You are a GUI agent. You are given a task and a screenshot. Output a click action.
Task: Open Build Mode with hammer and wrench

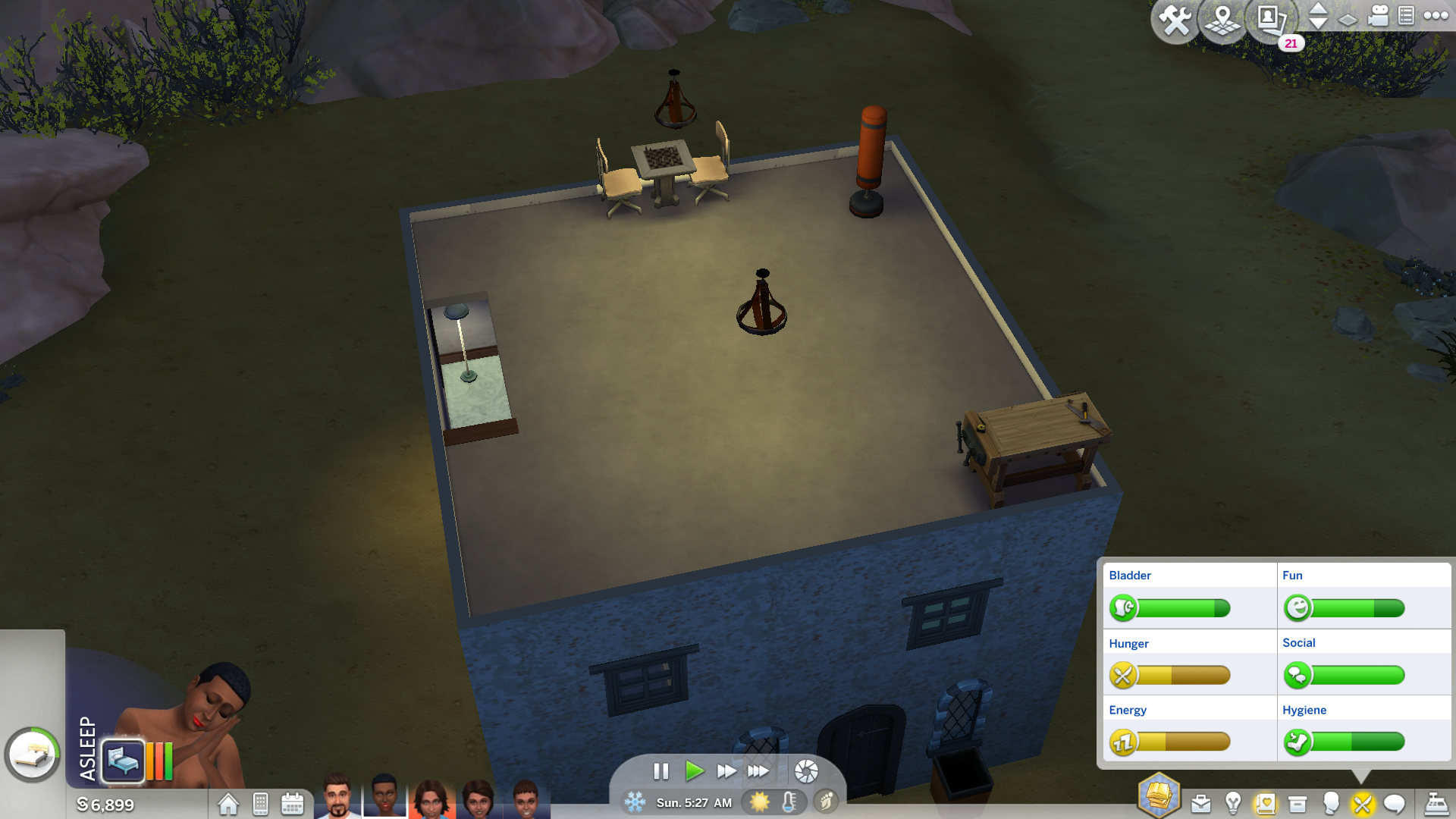[x=1175, y=20]
